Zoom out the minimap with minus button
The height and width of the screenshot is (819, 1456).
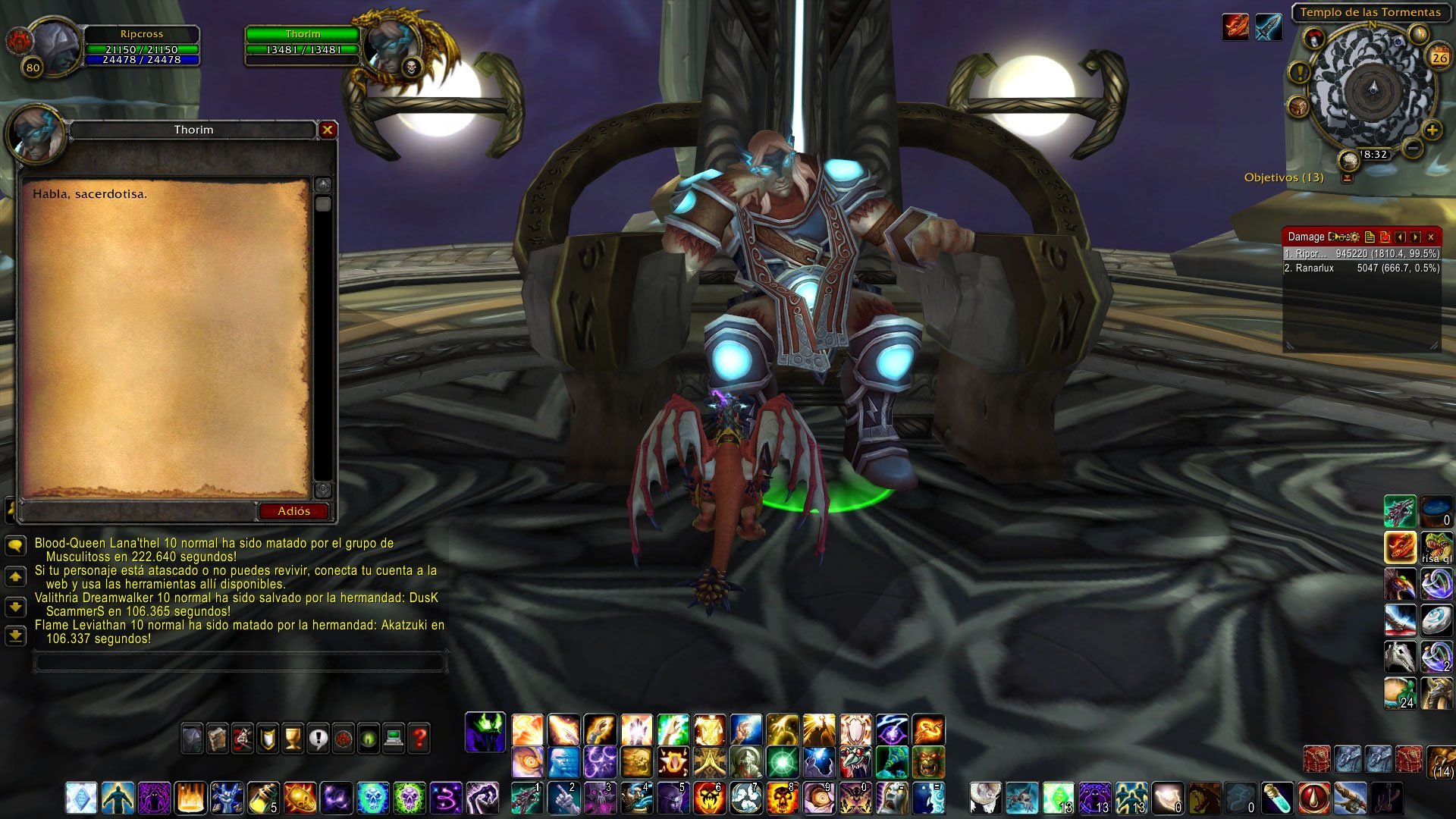click(x=1412, y=147)
